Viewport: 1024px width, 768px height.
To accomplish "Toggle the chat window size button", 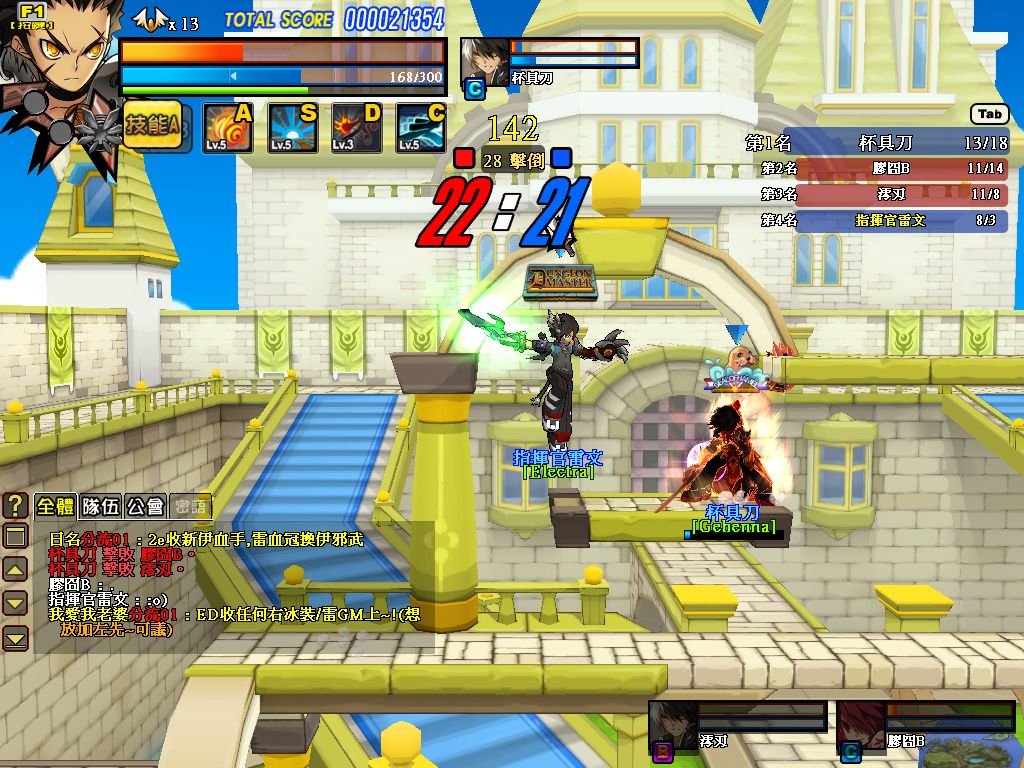I will pos(16,537).
